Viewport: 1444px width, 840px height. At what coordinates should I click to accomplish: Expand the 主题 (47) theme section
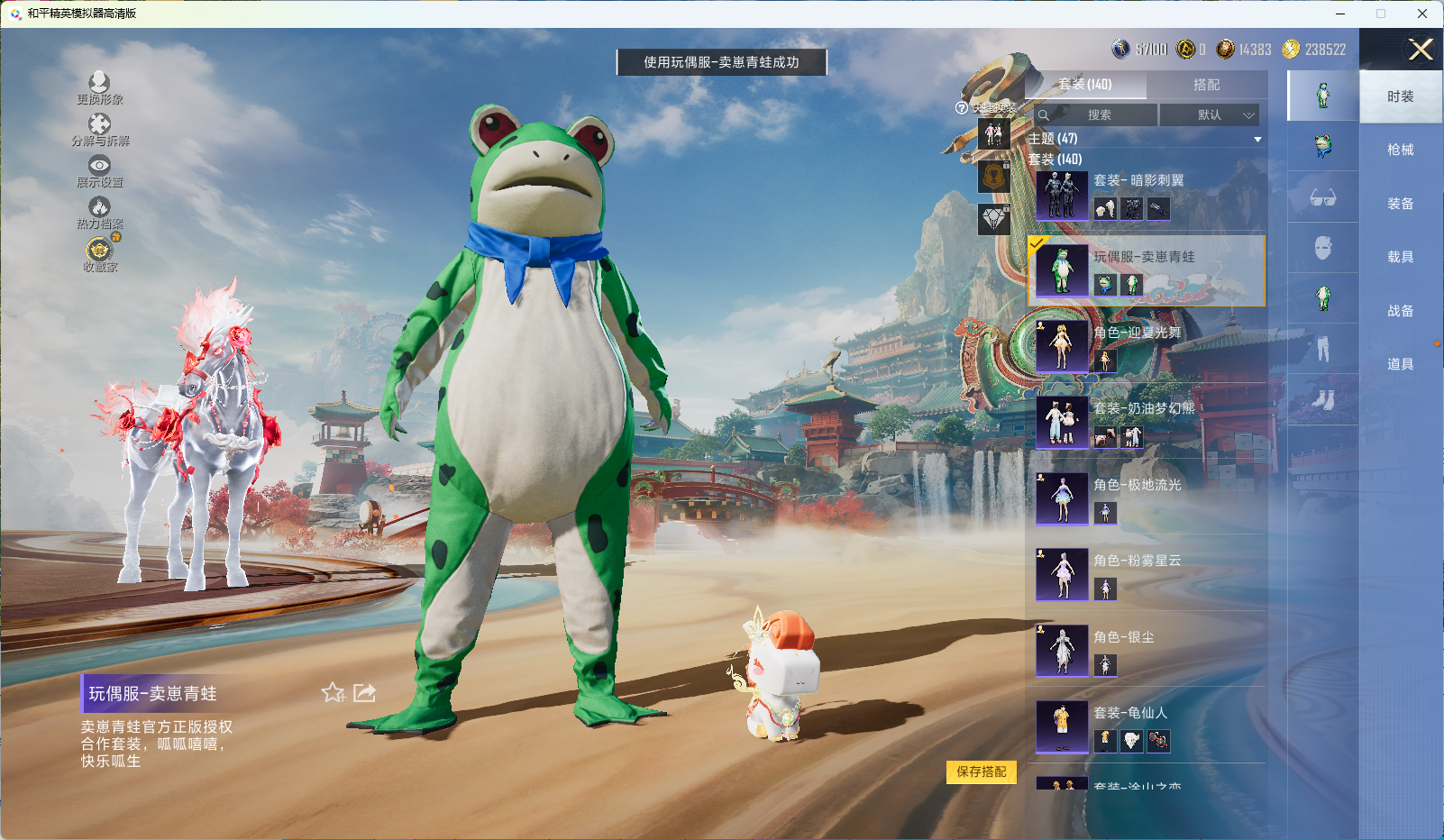(x=1145, y=139)
